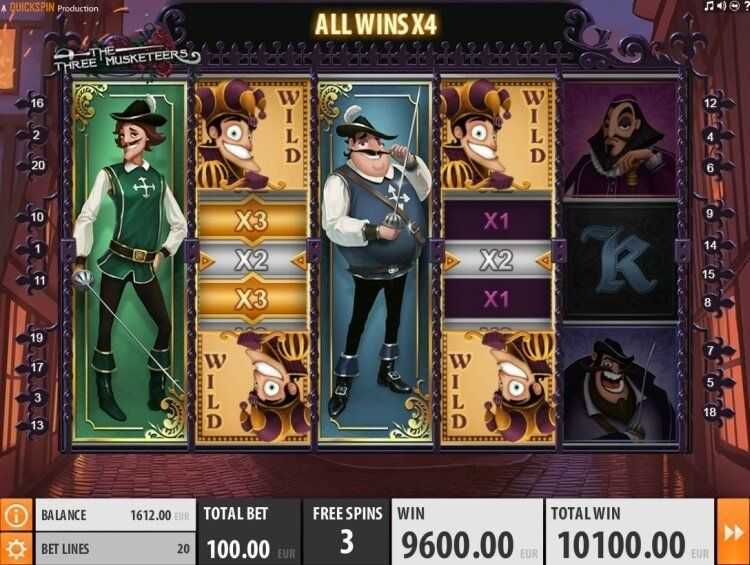Click the circular arrow icon beside the speaker
The width and height of the screenshot is (750, 565).
click(733, 7)
